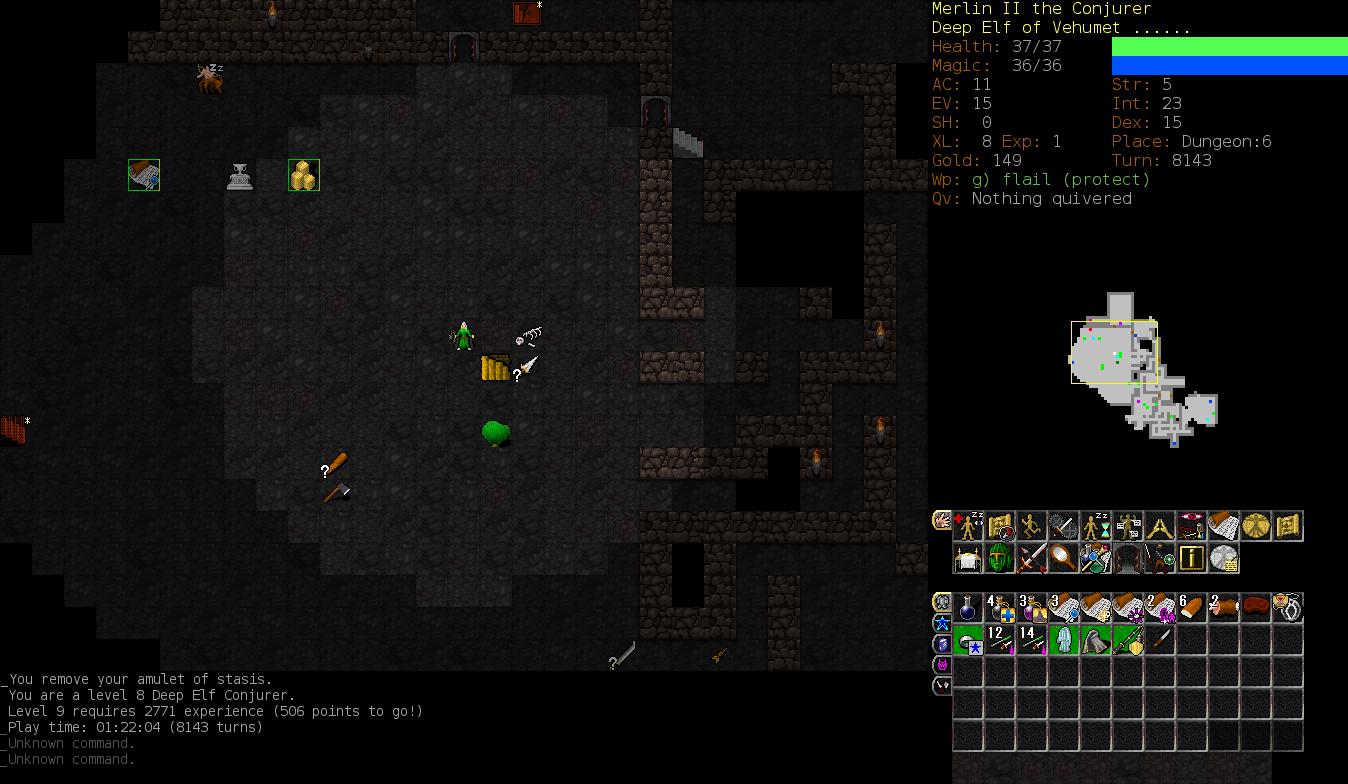The width and height of the screenshot is (1348, 784).
Task: Select the dark blue potion slot
Action: (x=968, y=608)
